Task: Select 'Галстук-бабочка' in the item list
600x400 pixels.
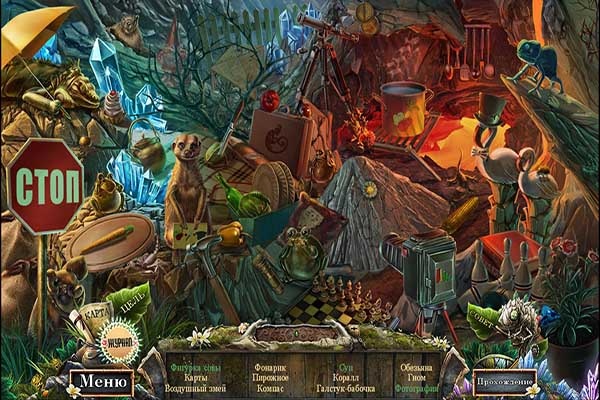Action: click(345, 388)
